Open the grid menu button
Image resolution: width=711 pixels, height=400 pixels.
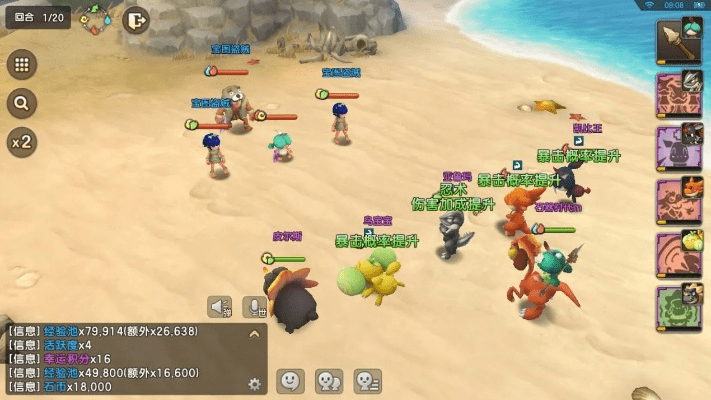(x=20, y=65)
